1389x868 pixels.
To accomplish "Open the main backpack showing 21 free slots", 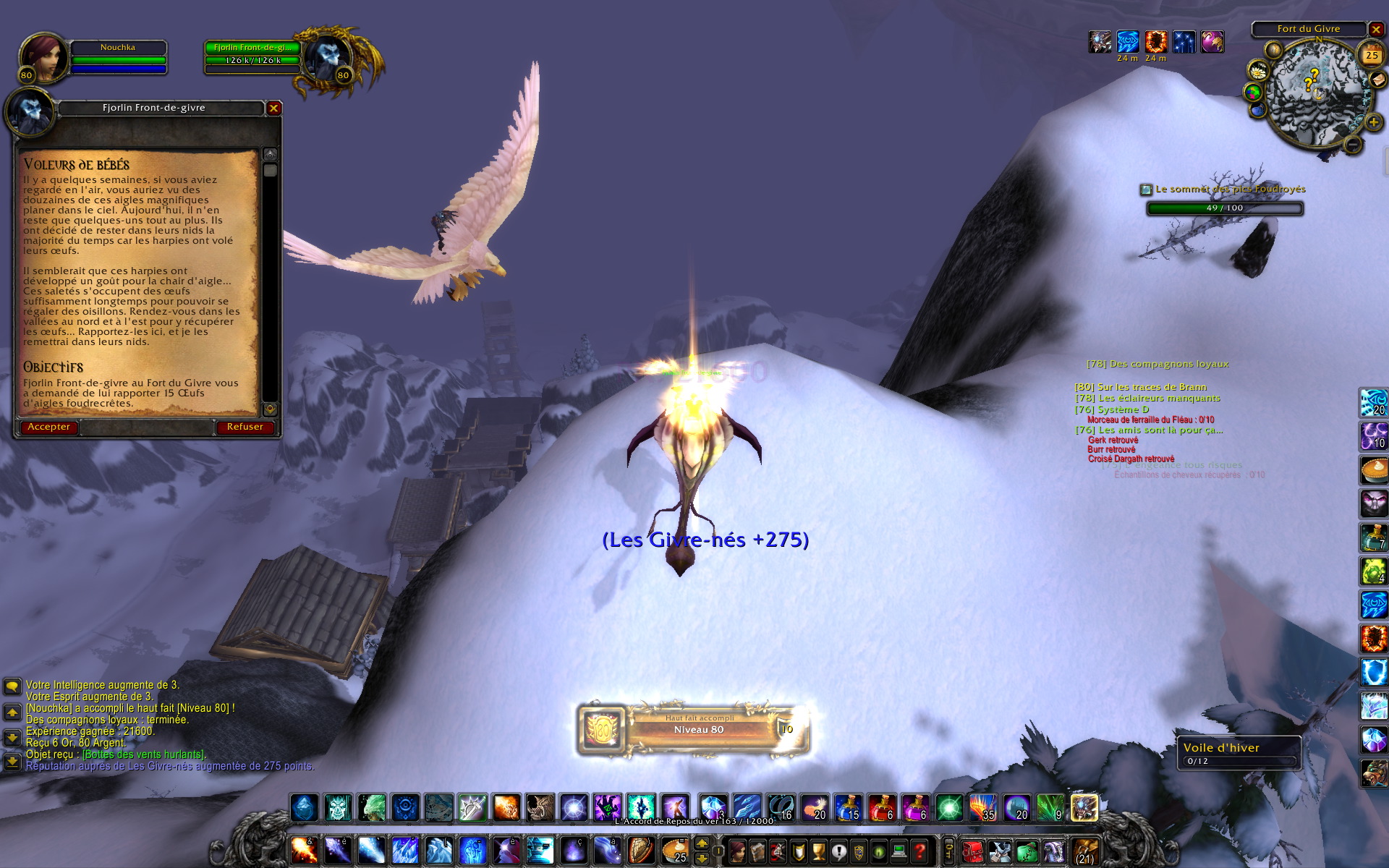I will tap(1084, 851).
